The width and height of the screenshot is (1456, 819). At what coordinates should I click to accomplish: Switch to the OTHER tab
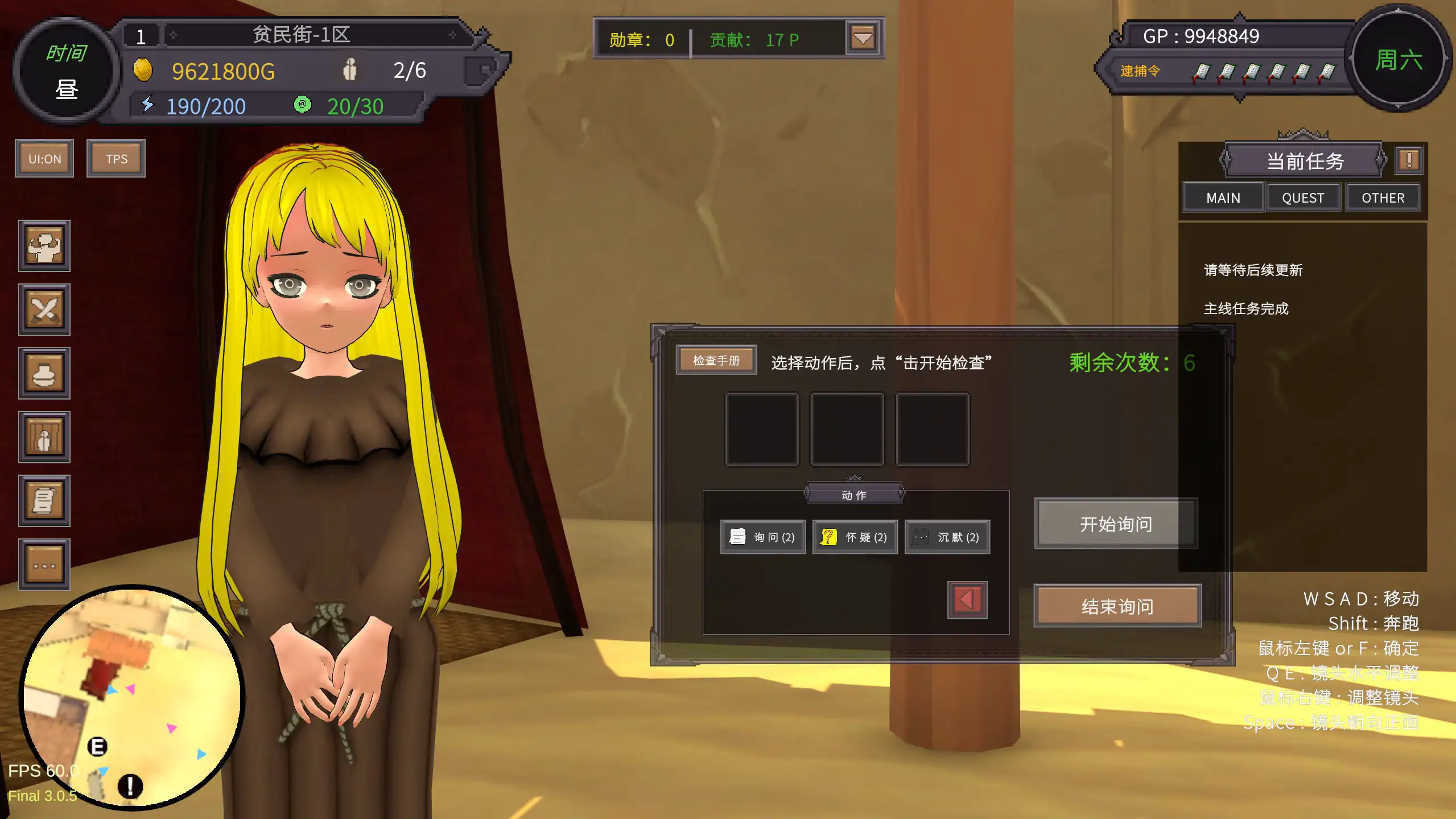1384,197
